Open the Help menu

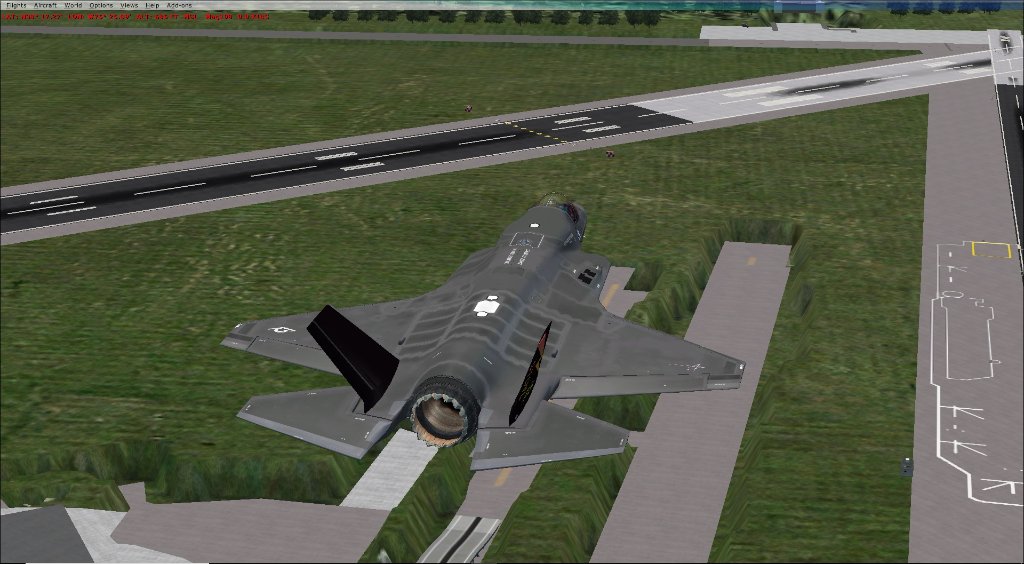coord(152,5)
